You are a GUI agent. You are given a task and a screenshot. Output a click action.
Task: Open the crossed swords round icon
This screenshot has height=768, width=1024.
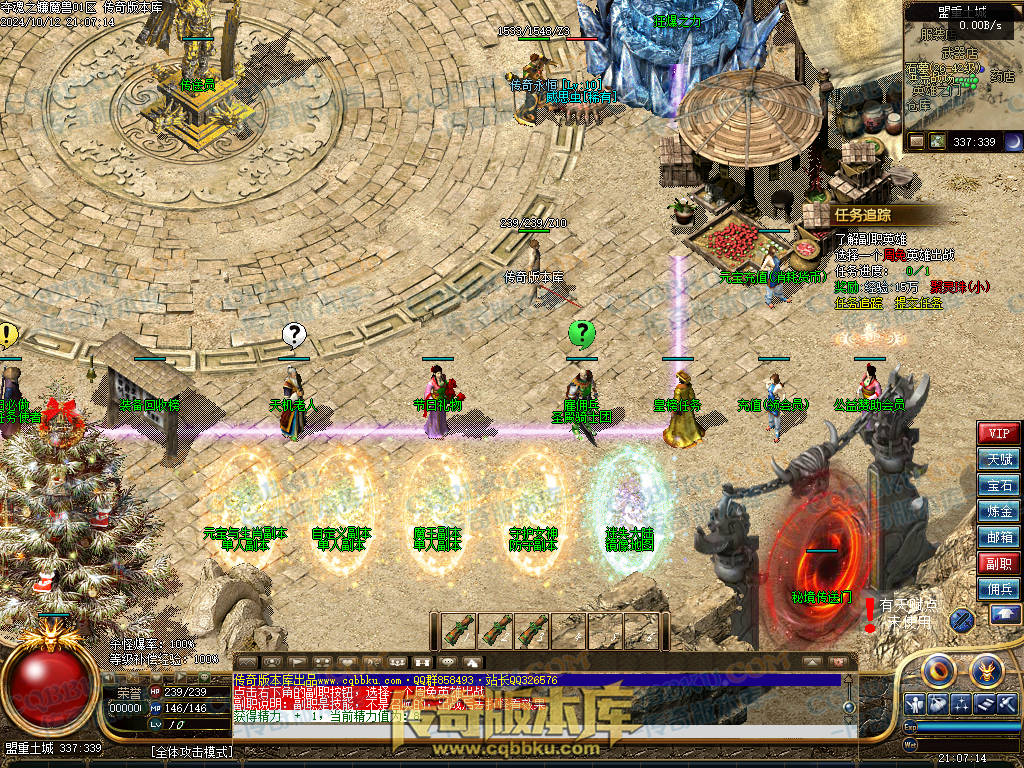(961, 620)
